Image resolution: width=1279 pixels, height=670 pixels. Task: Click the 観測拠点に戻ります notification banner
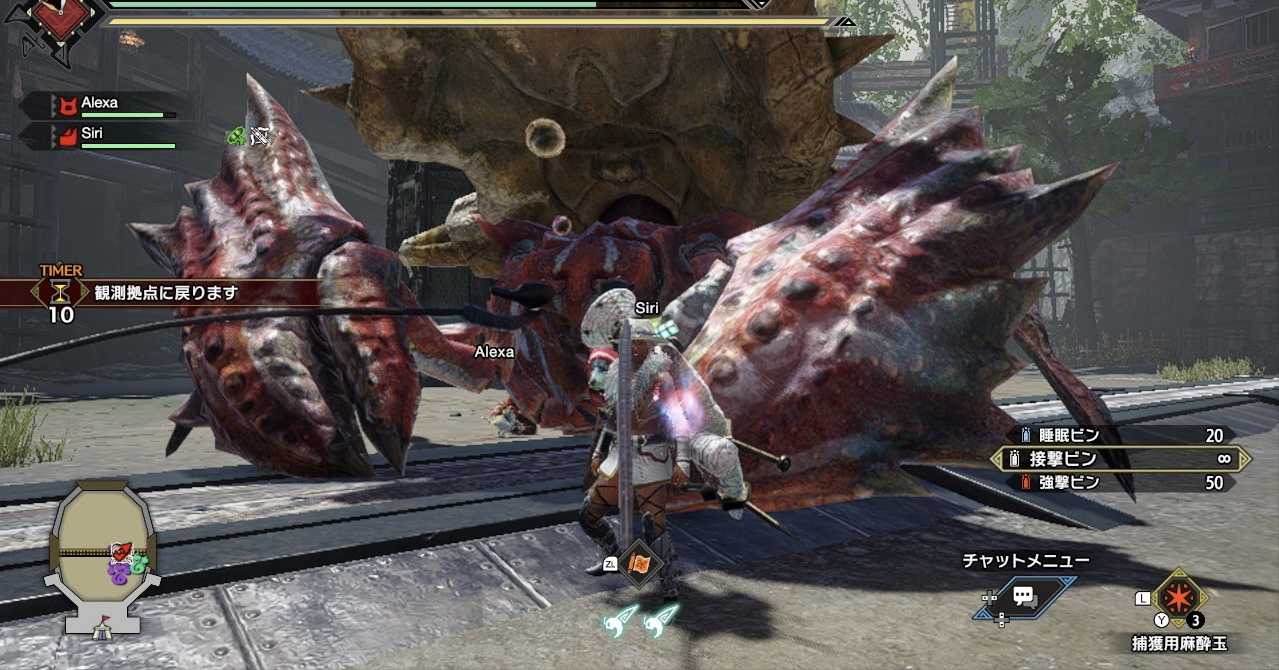165,293
